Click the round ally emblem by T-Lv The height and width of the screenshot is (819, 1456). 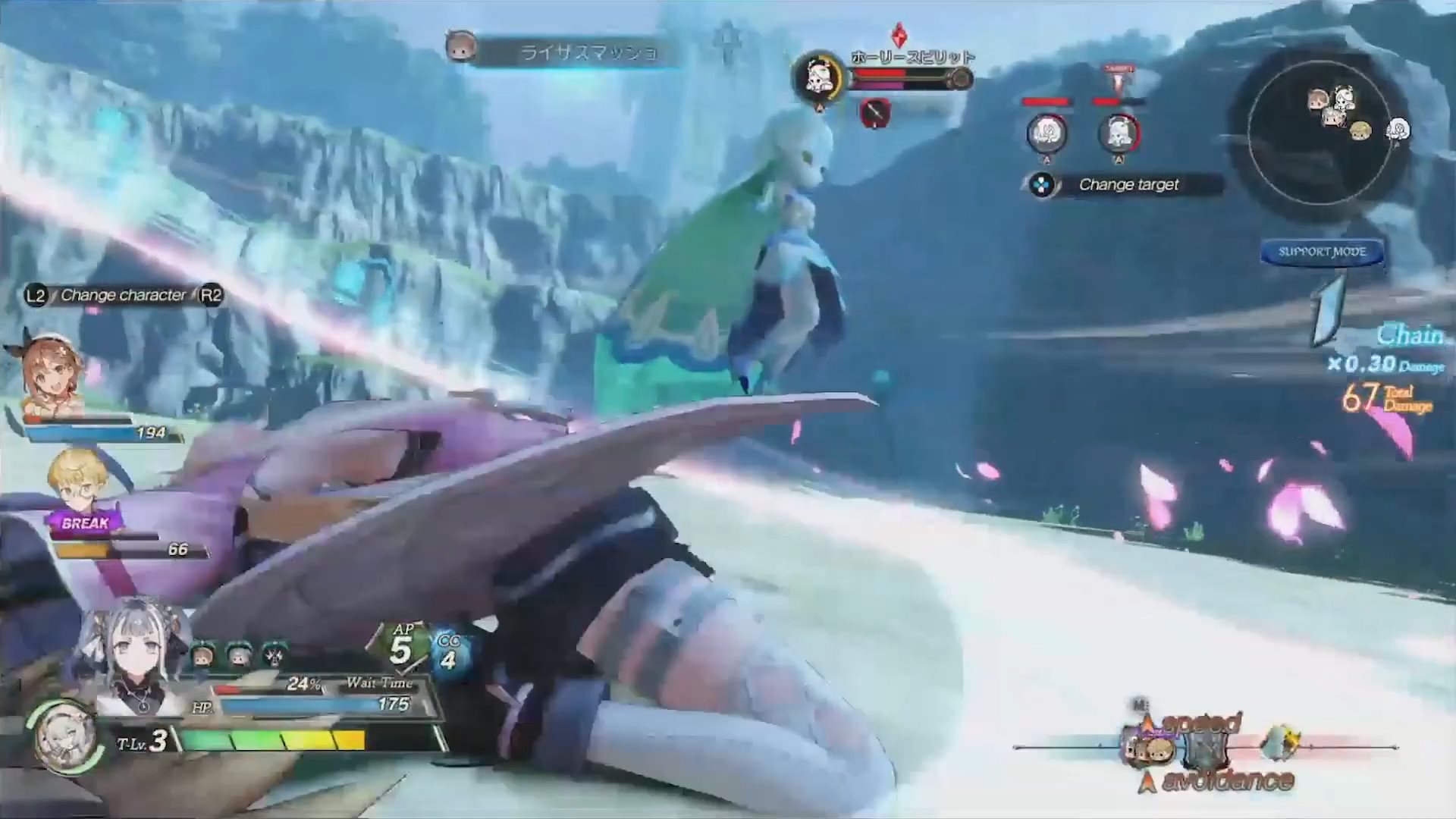(x=64, y=736)
